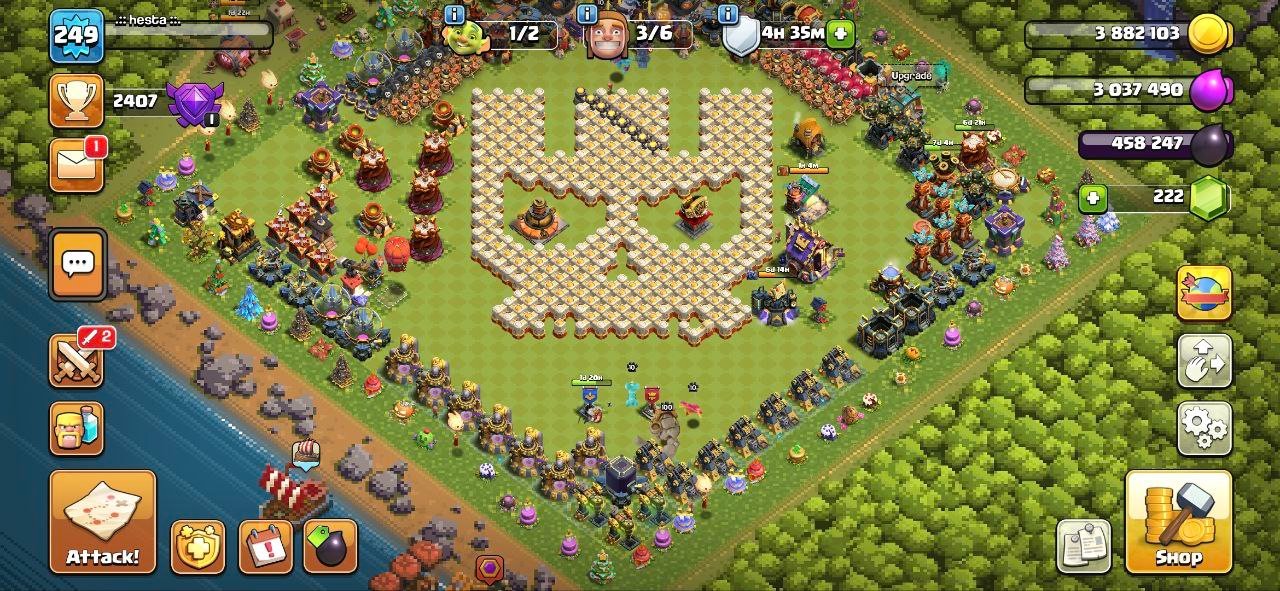Open the events calendar icon
The width and height of the screenshot is (1280, 591).
tap(265, 546)
